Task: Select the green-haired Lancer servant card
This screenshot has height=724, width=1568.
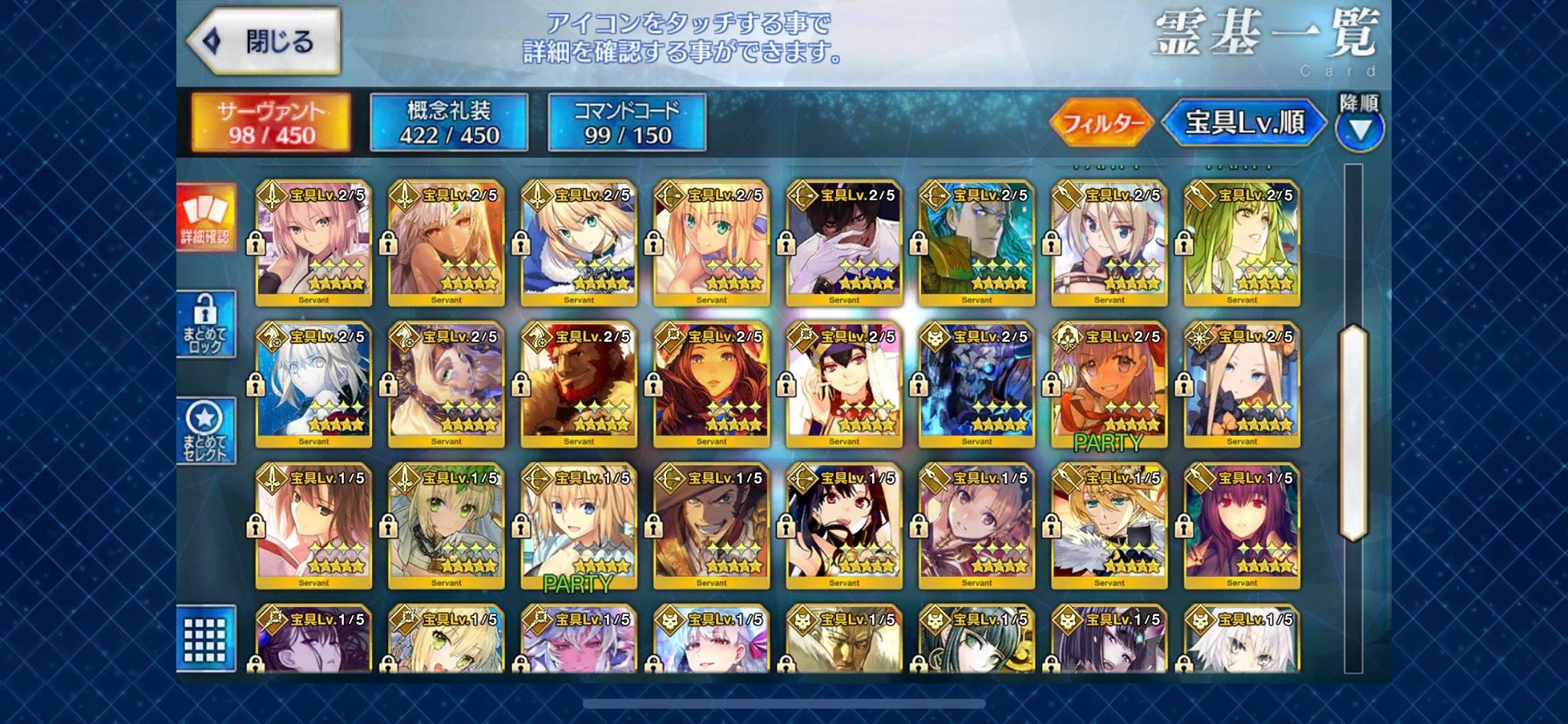Action: pyautogui.click(x=1241, y=242)
